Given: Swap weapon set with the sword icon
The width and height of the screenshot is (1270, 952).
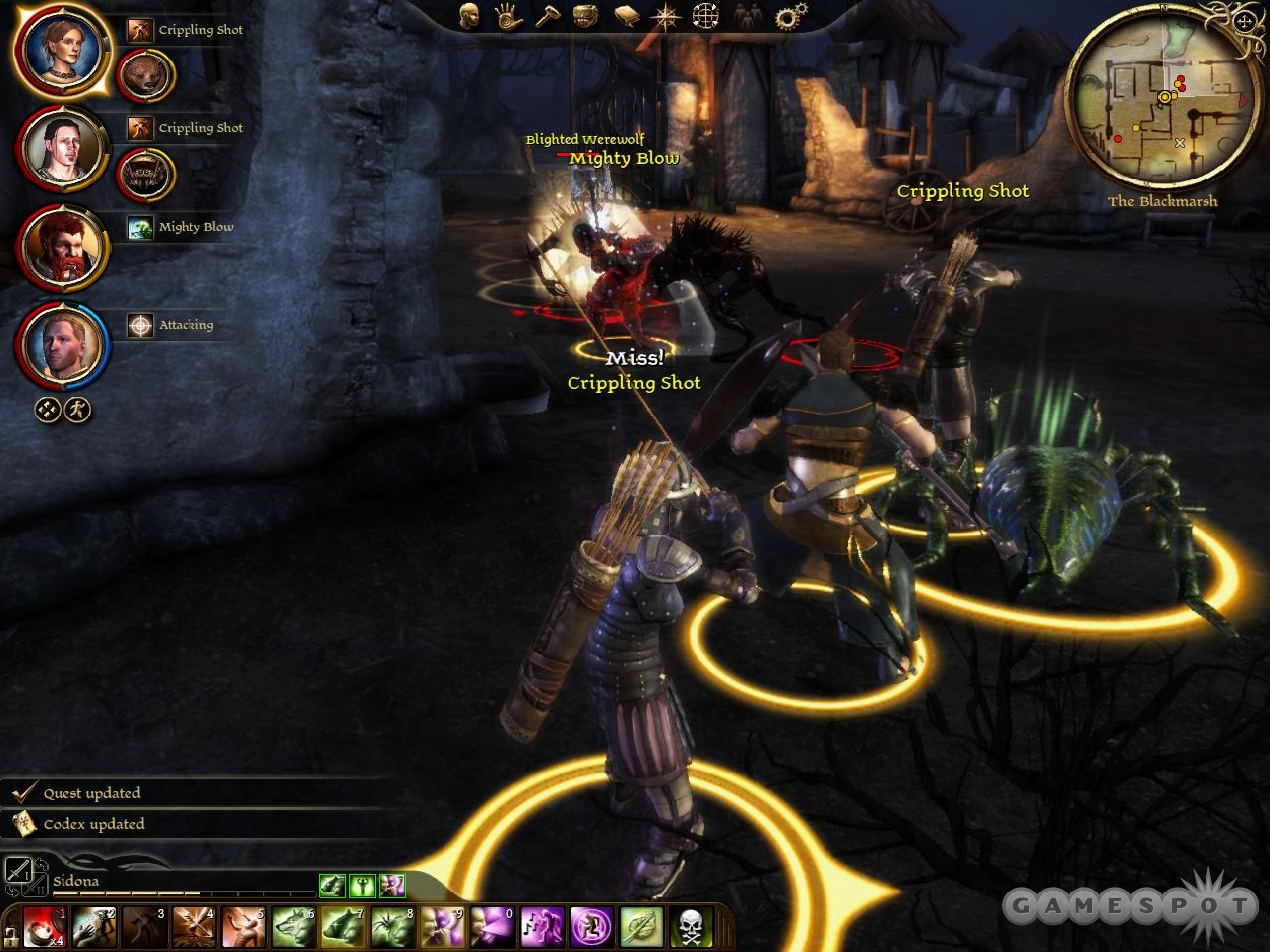Looking at the screenshot, I should point(18,870).
